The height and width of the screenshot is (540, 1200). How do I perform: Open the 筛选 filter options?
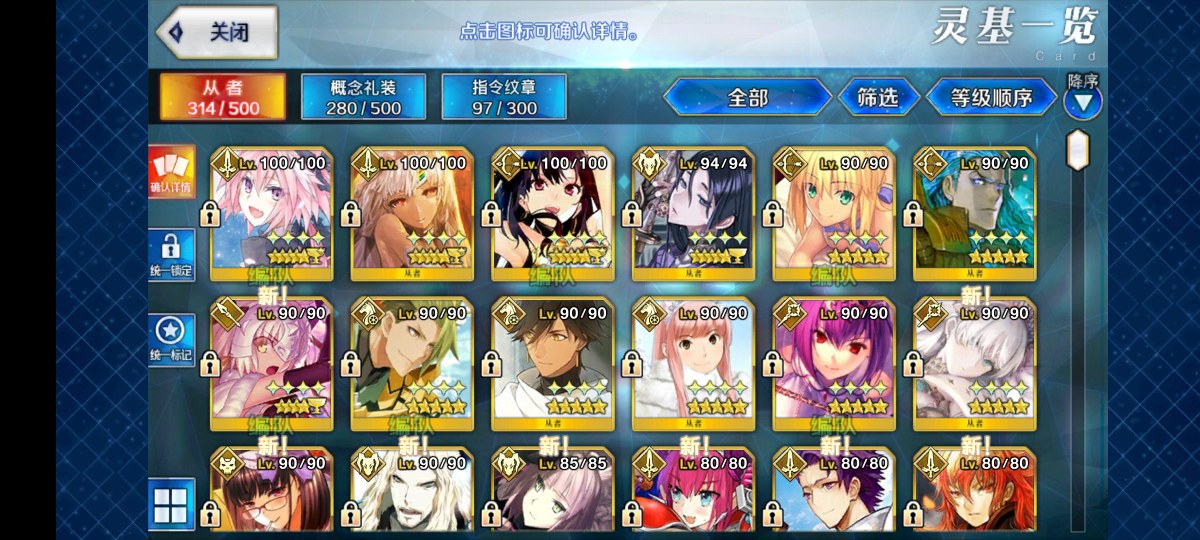876,97
